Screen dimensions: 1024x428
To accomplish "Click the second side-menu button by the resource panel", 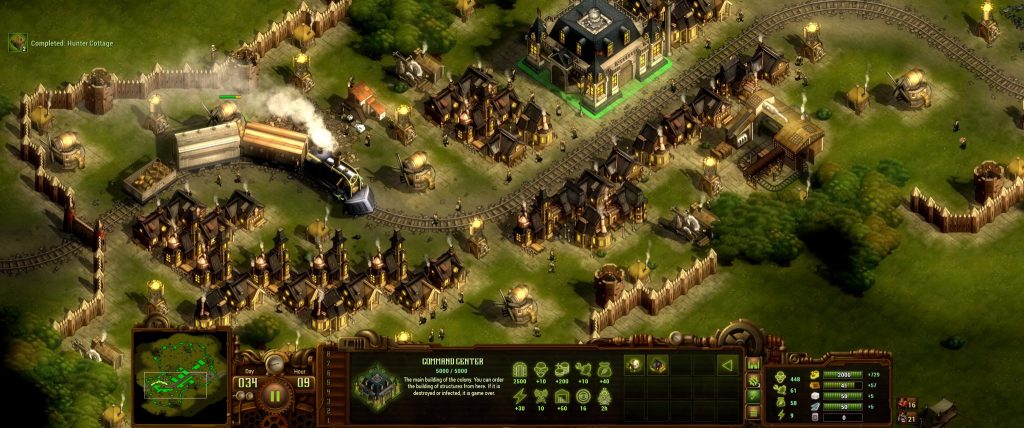I will point(753,380).
